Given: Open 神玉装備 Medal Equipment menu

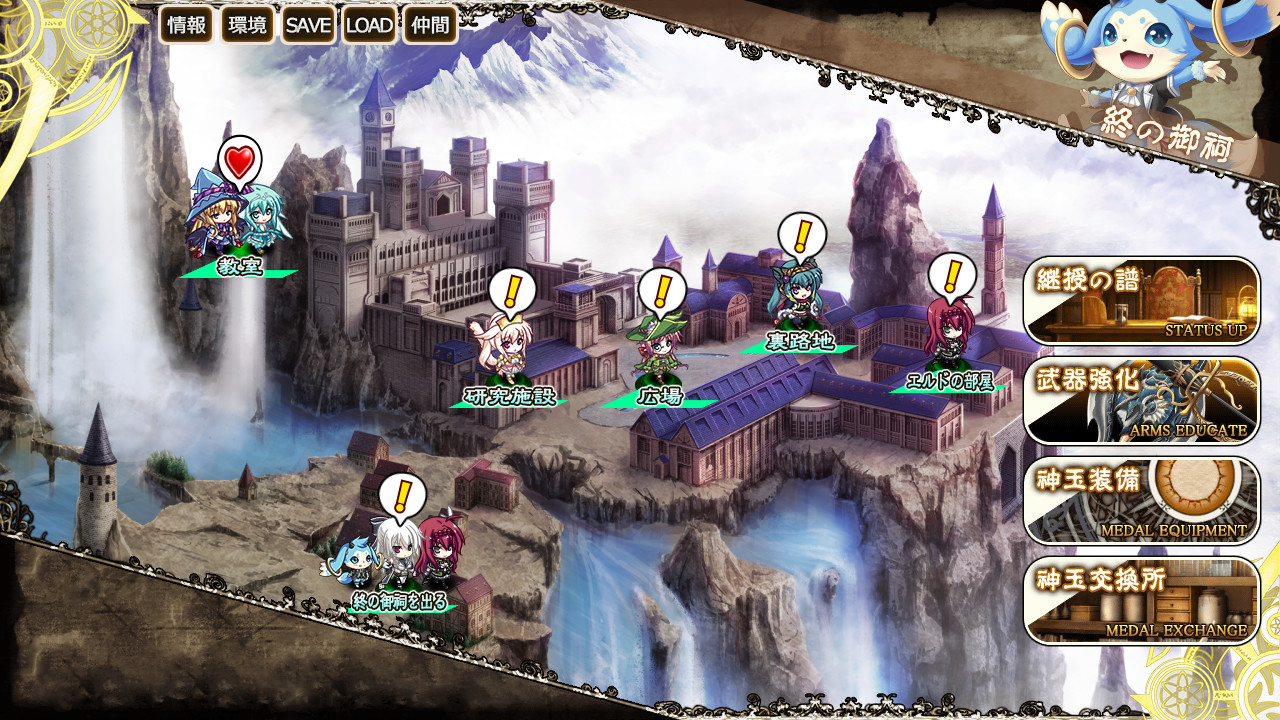Looking at the screenshot, I should point(1141,501).
